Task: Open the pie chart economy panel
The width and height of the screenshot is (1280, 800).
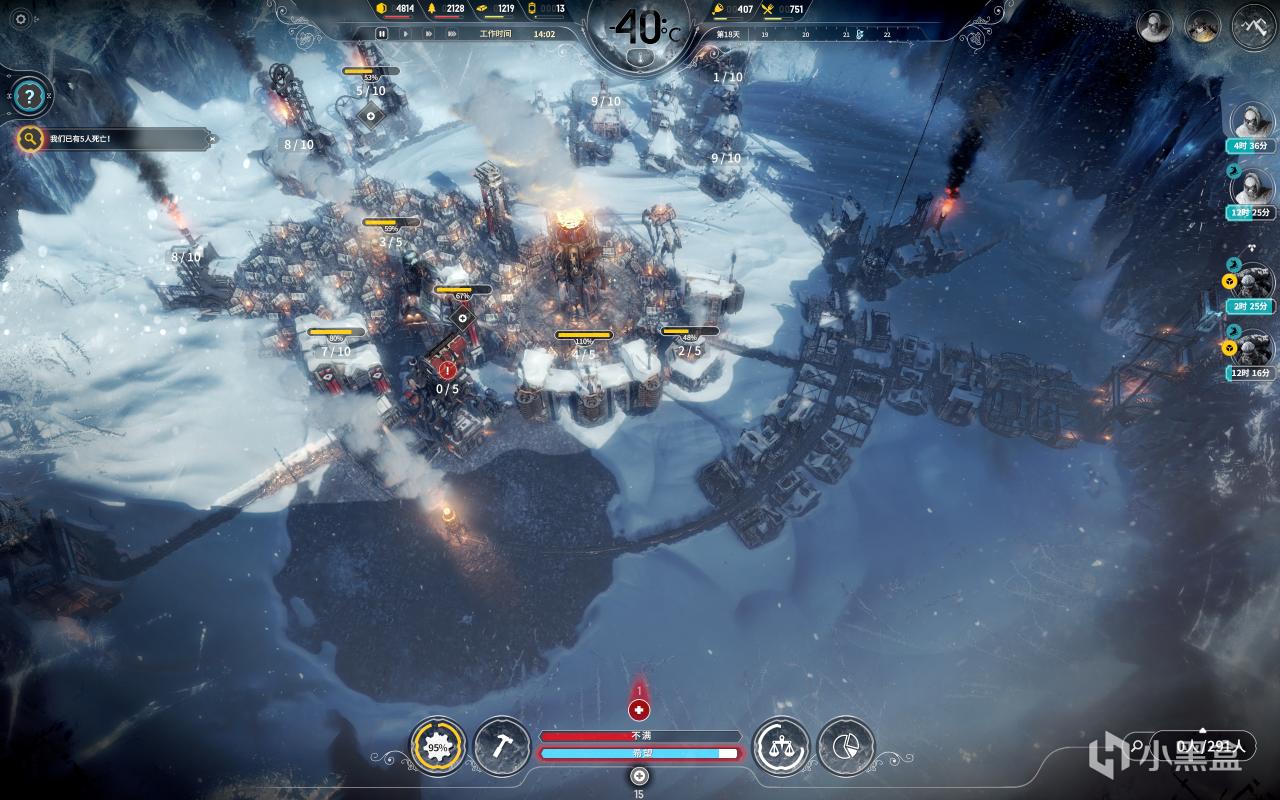Action: pos(845,746)
